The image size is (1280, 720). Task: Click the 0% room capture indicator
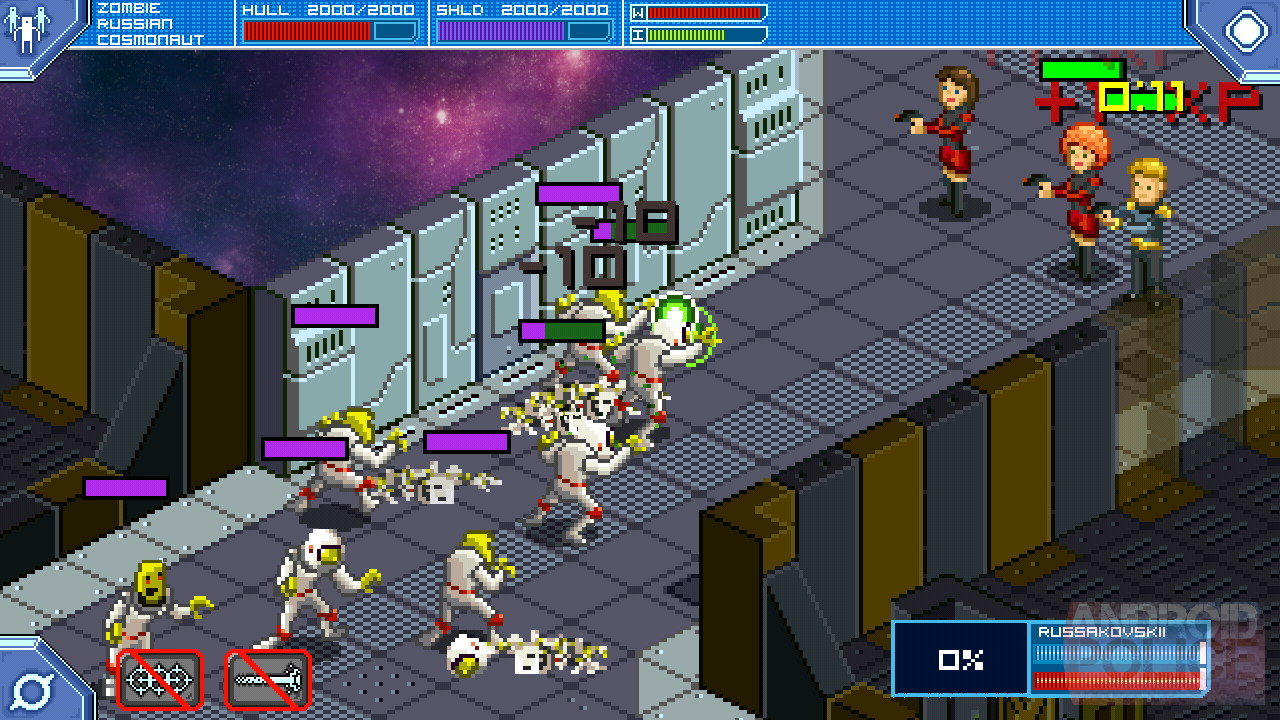pos(960,659)
